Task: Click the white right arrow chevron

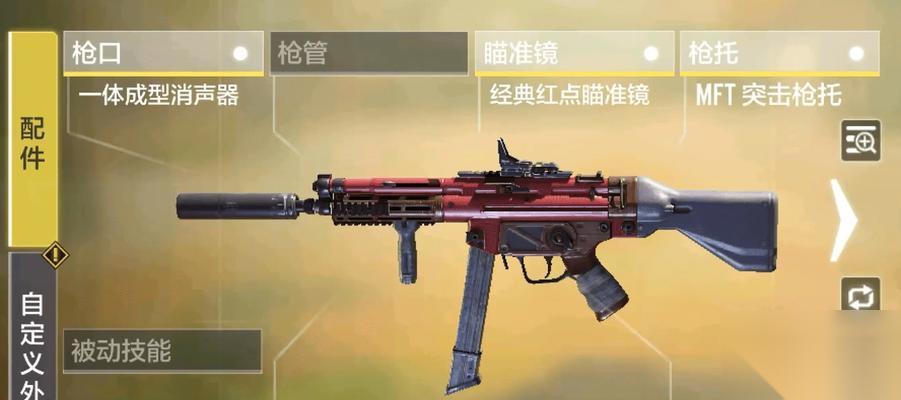Action: point(845,218)
